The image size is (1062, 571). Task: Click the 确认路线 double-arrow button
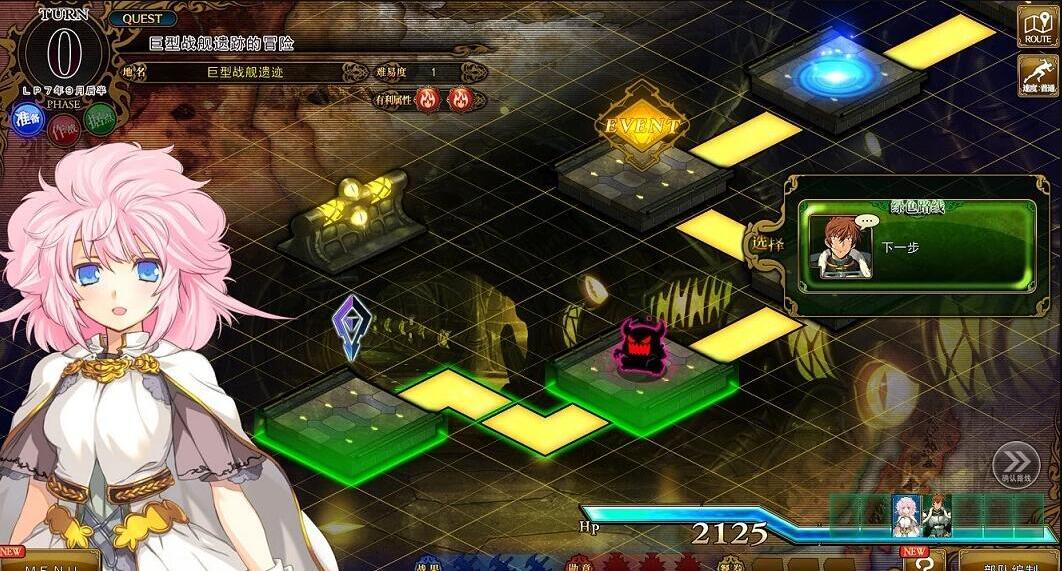(x=1016, y=464)
